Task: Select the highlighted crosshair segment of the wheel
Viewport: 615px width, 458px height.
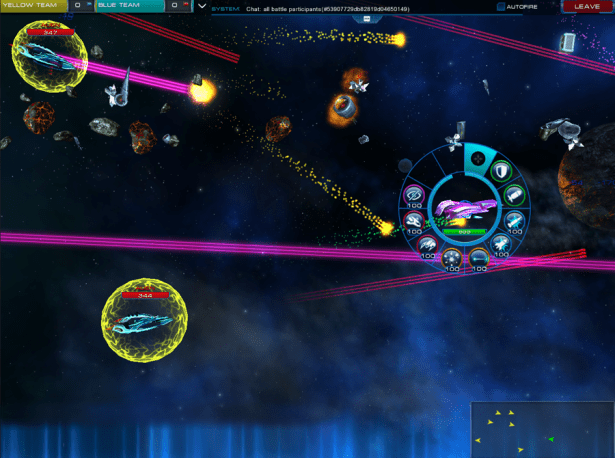Action: pos(477,157)
